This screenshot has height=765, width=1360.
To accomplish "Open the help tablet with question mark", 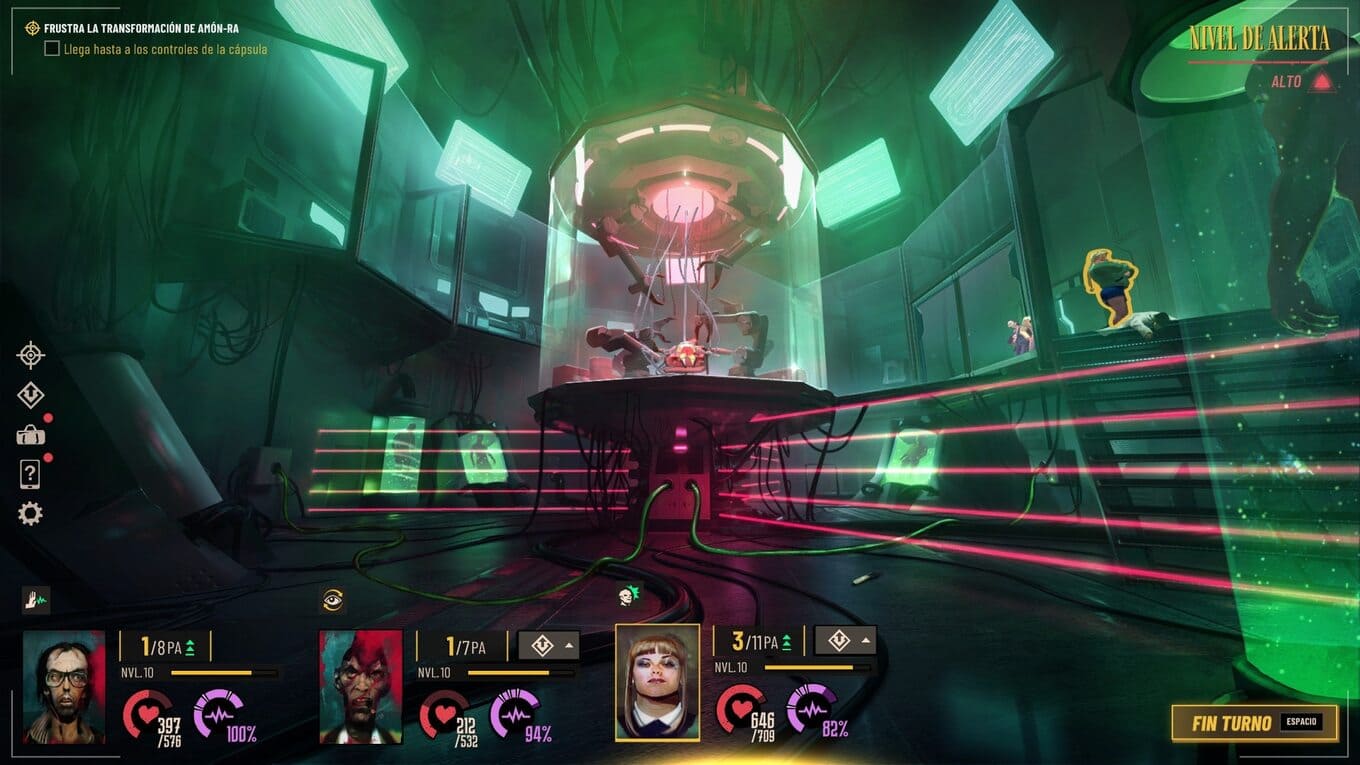I will click(x=30, y=475).
